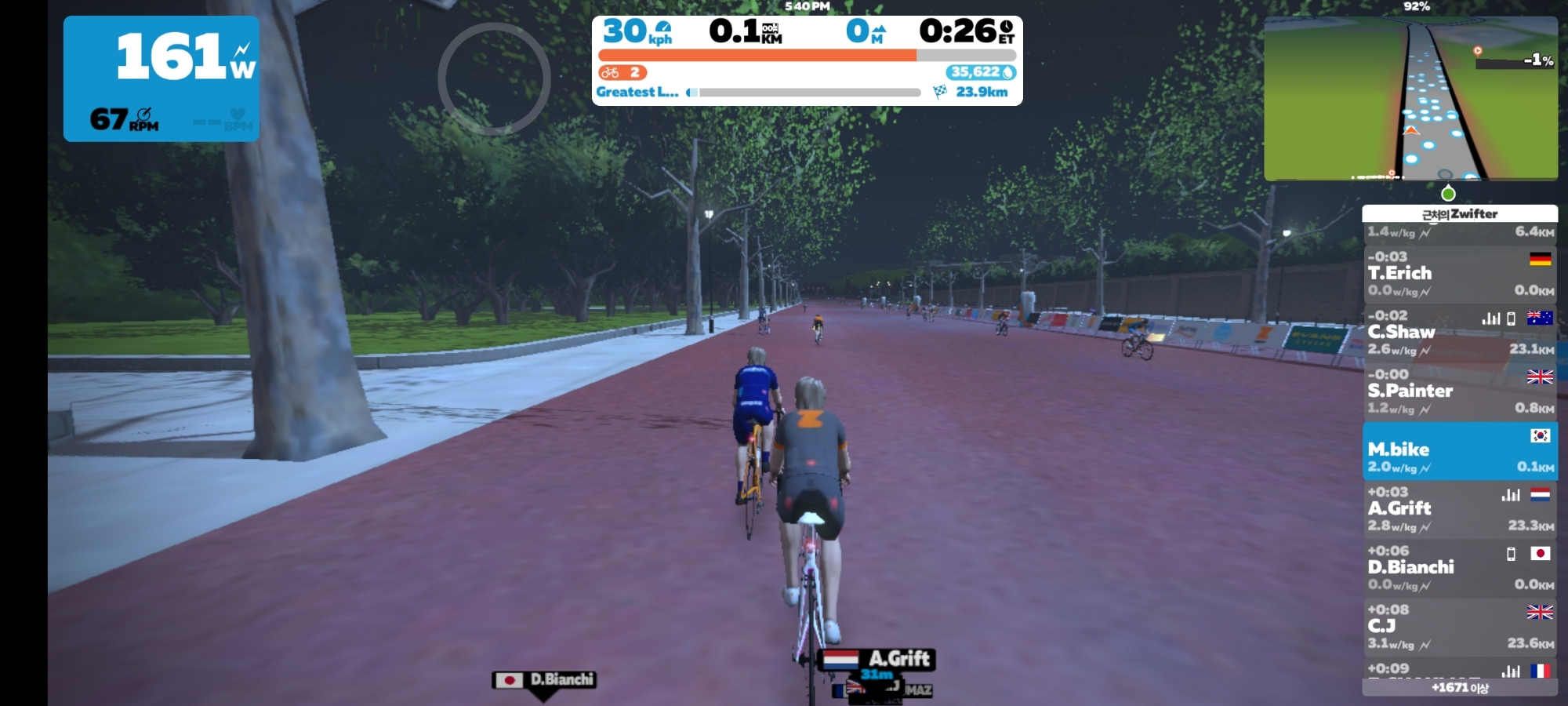Click the A.Grift name tag above rider
Viewport: 1568px width, 706px height.
877,659
